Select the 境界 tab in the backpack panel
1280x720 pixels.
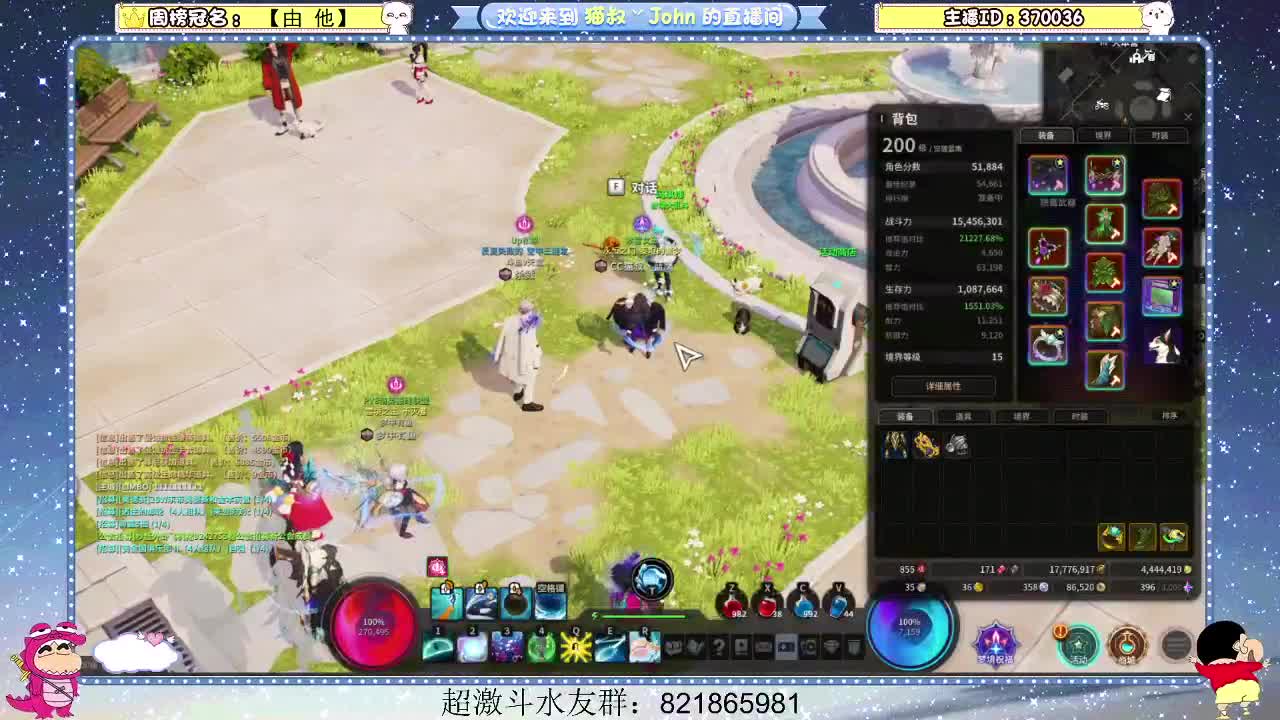click(x=1103, y=134)
